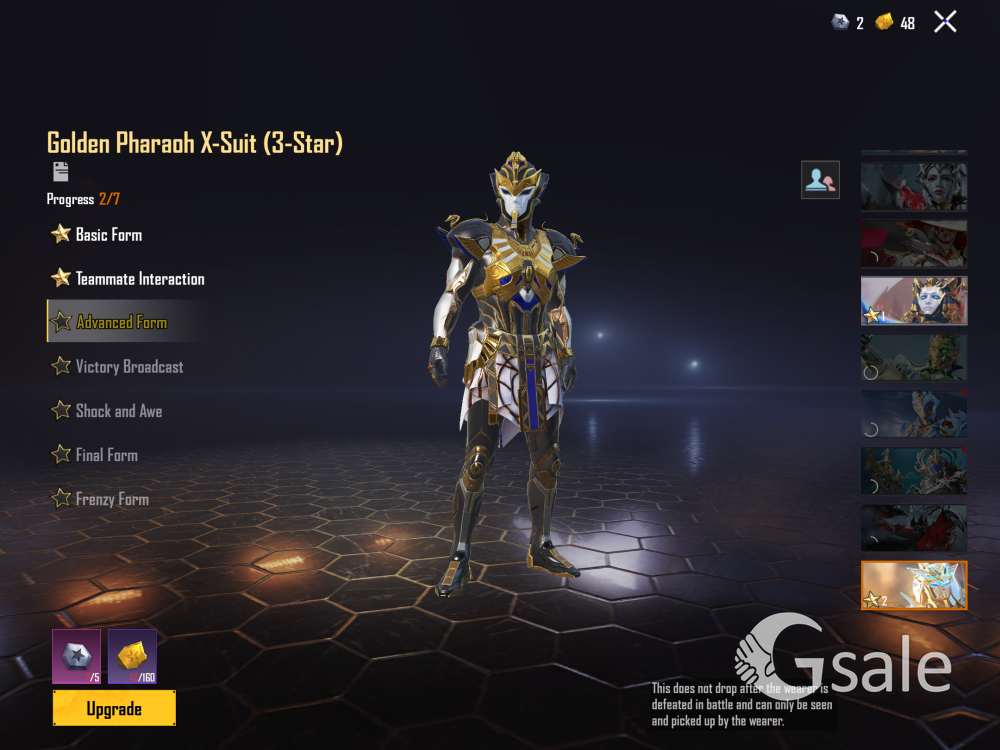Select the Teammate Interaction stage
The height and width of the screenshot is (750, 1000).
(139, 279)
